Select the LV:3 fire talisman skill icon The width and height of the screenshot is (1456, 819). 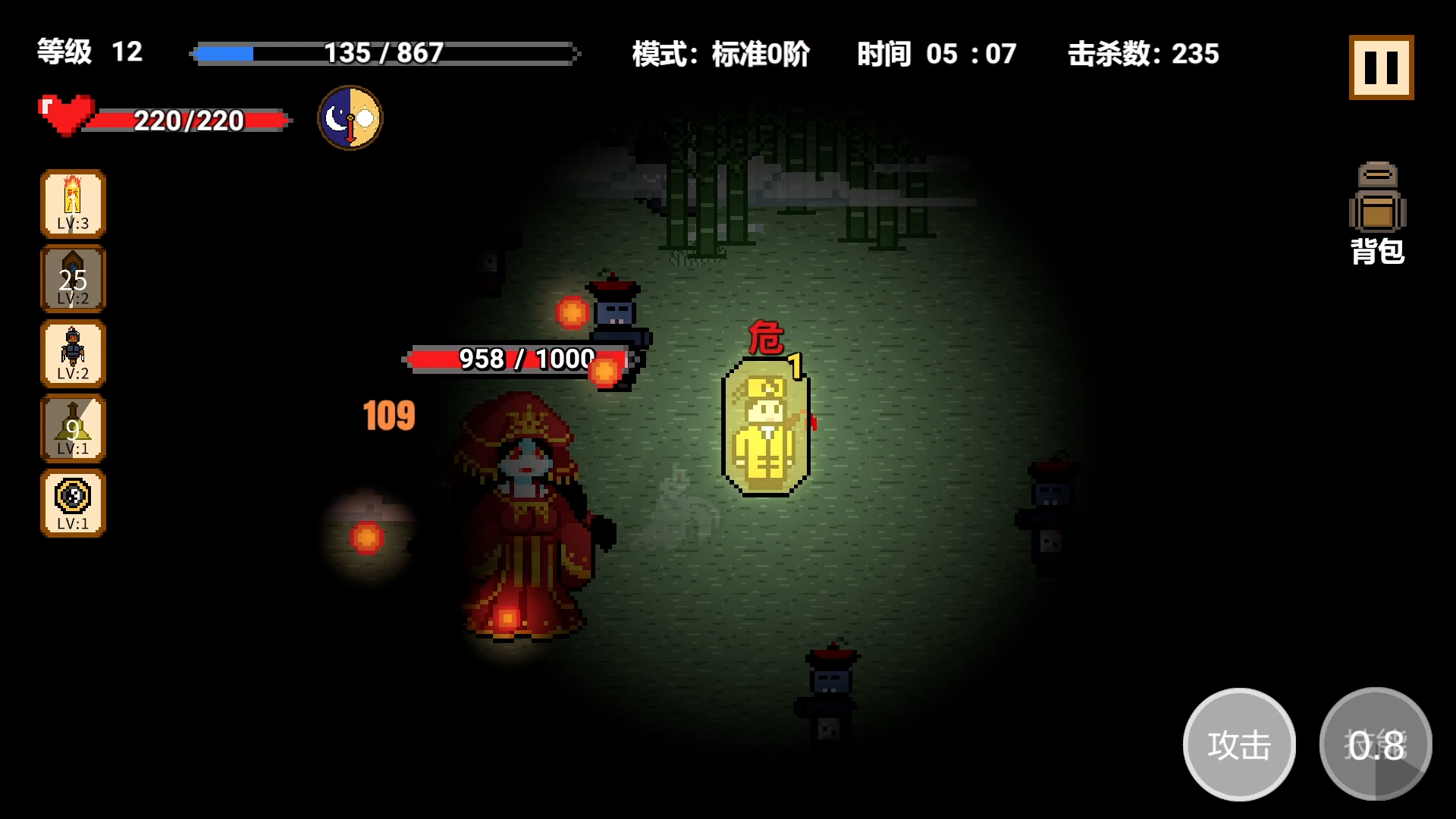coord(72,202)
